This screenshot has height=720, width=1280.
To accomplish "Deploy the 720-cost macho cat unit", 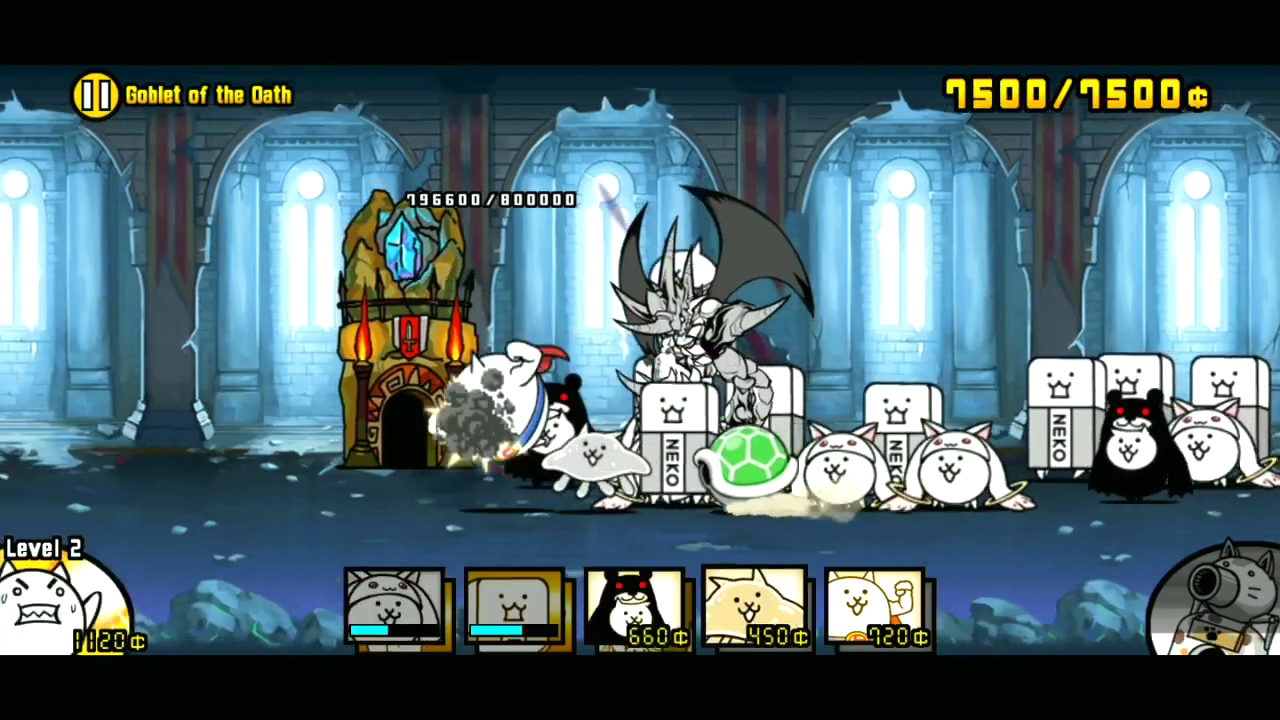I will [875, 605].
